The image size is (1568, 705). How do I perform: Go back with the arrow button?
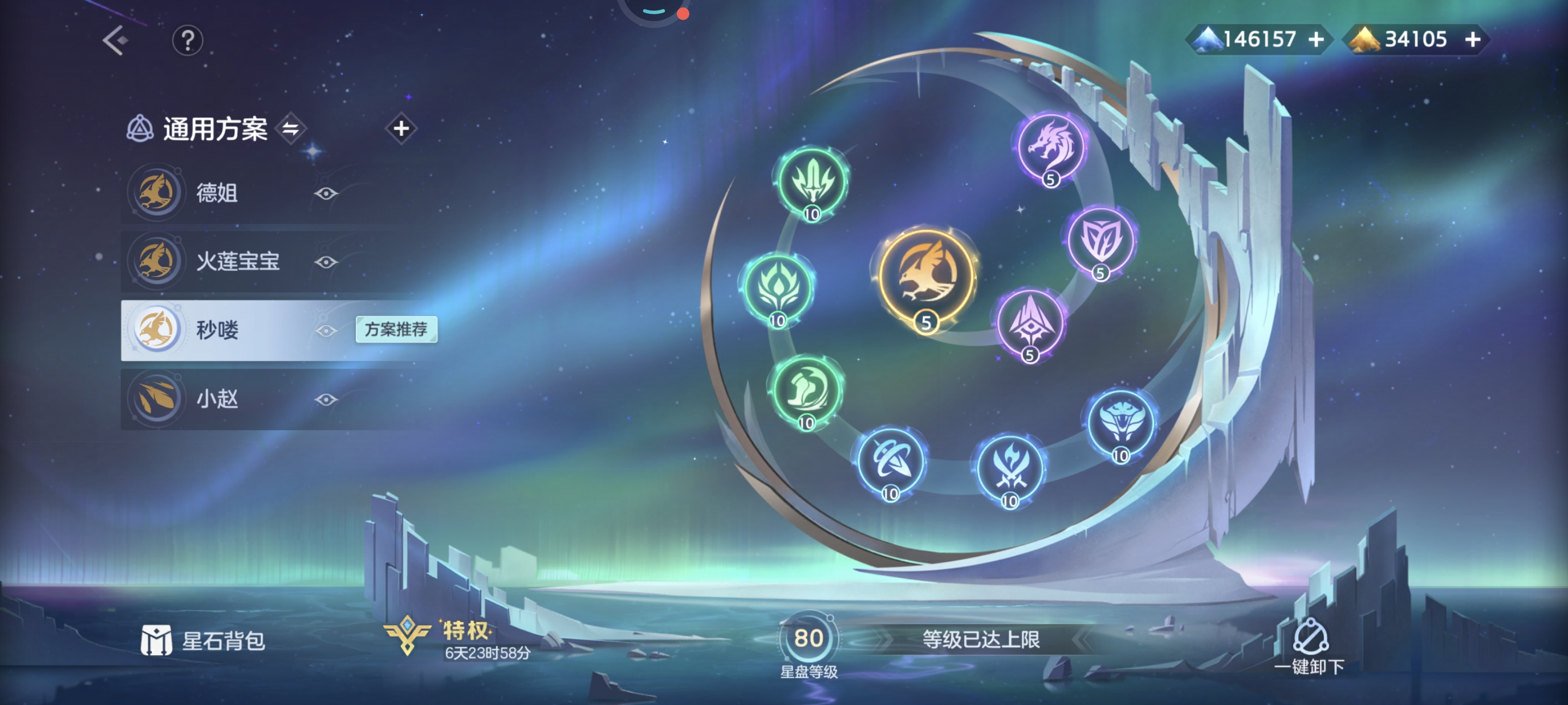(115, 41)
